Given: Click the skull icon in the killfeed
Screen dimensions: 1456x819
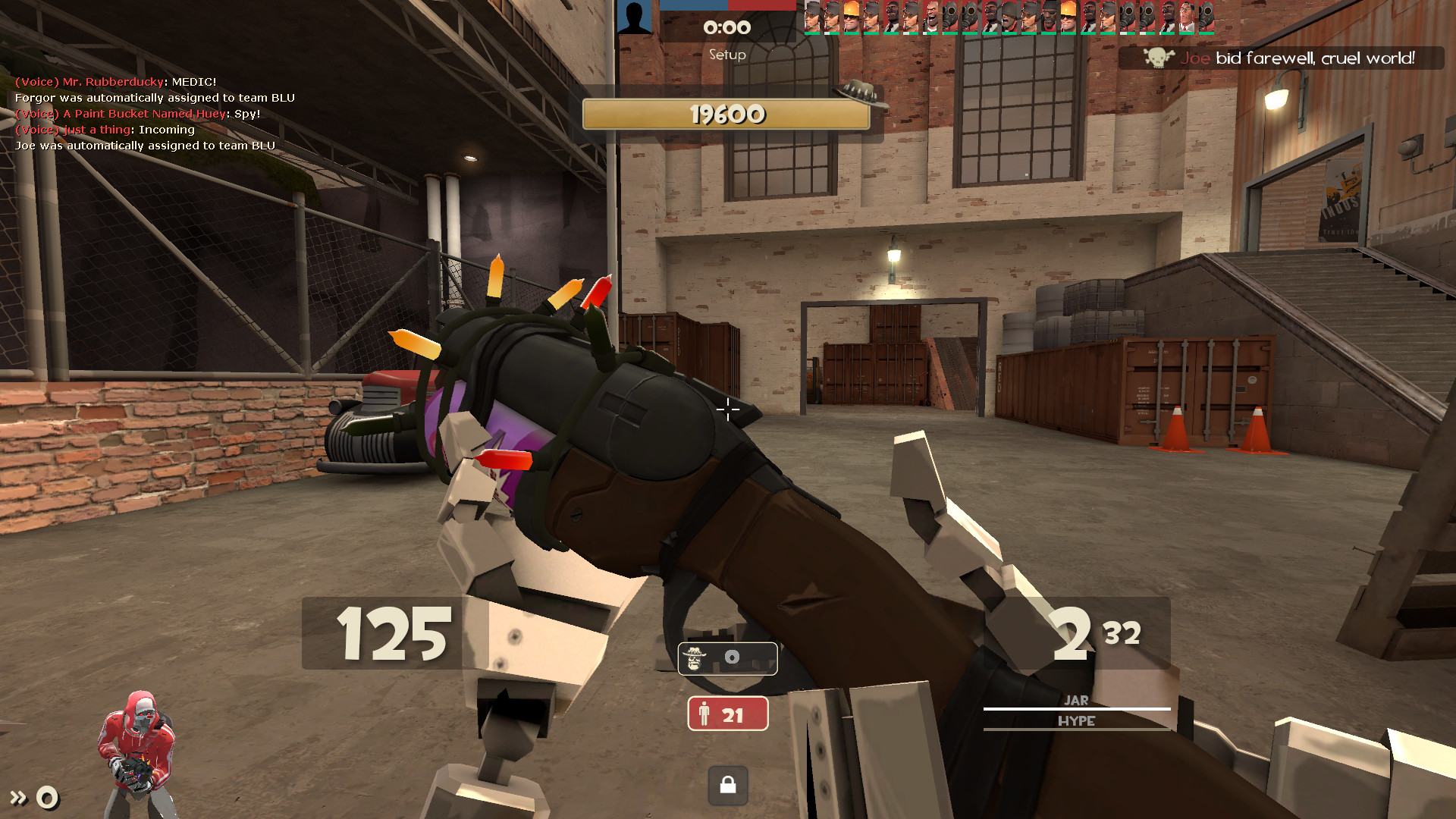Looking at the screenshot, I should coord(1156,57).
